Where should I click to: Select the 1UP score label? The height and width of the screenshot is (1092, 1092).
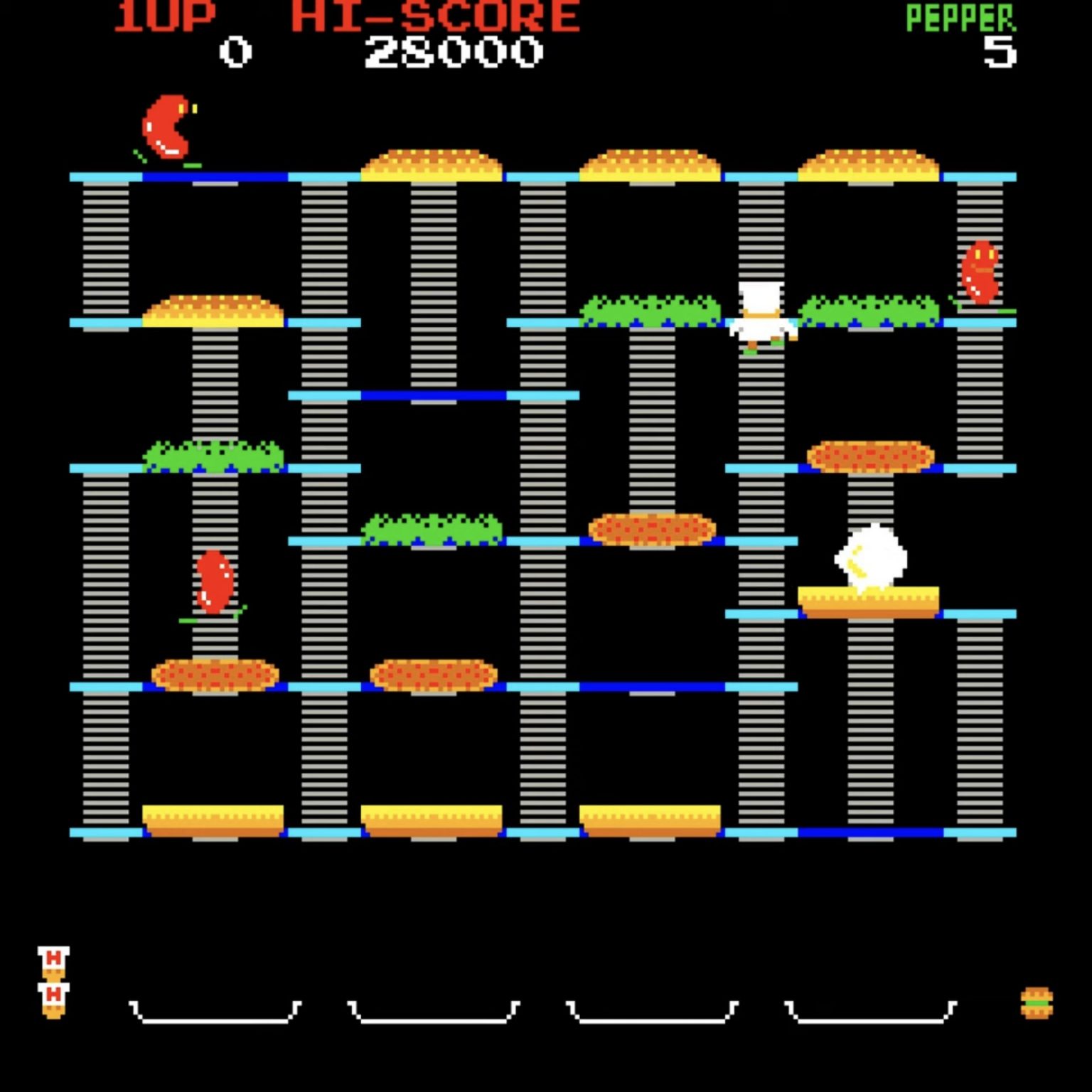pyautogui.click(x=165, y=13)
